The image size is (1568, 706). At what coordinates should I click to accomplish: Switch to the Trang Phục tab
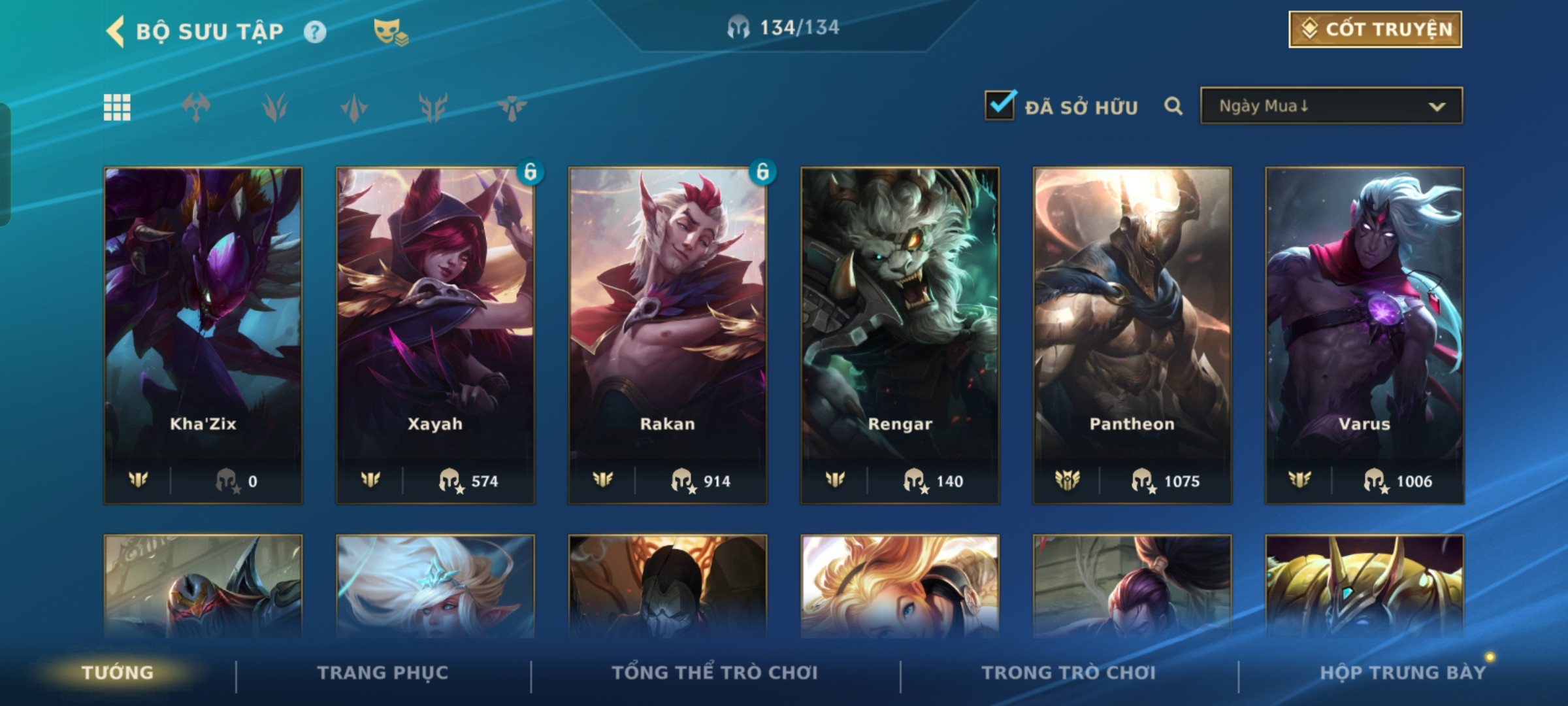click(x=383, y=673)
